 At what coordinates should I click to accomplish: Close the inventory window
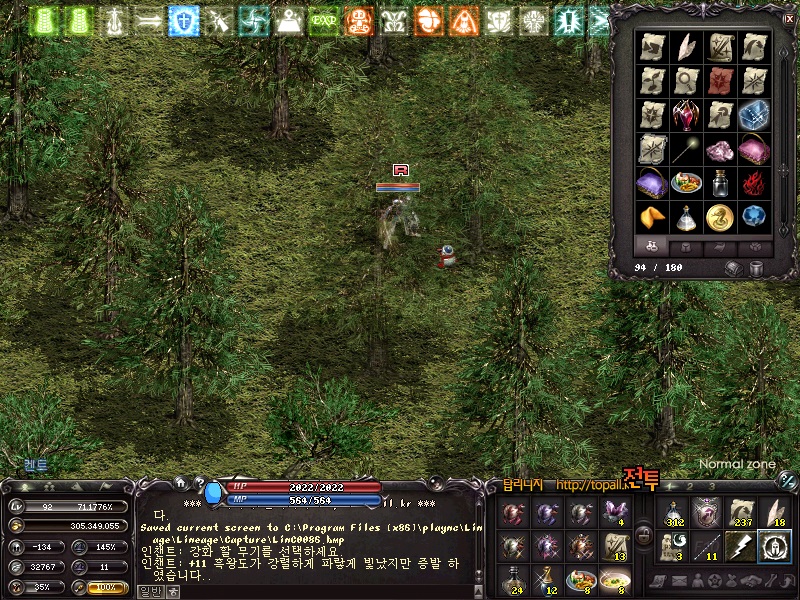(788, 19)
